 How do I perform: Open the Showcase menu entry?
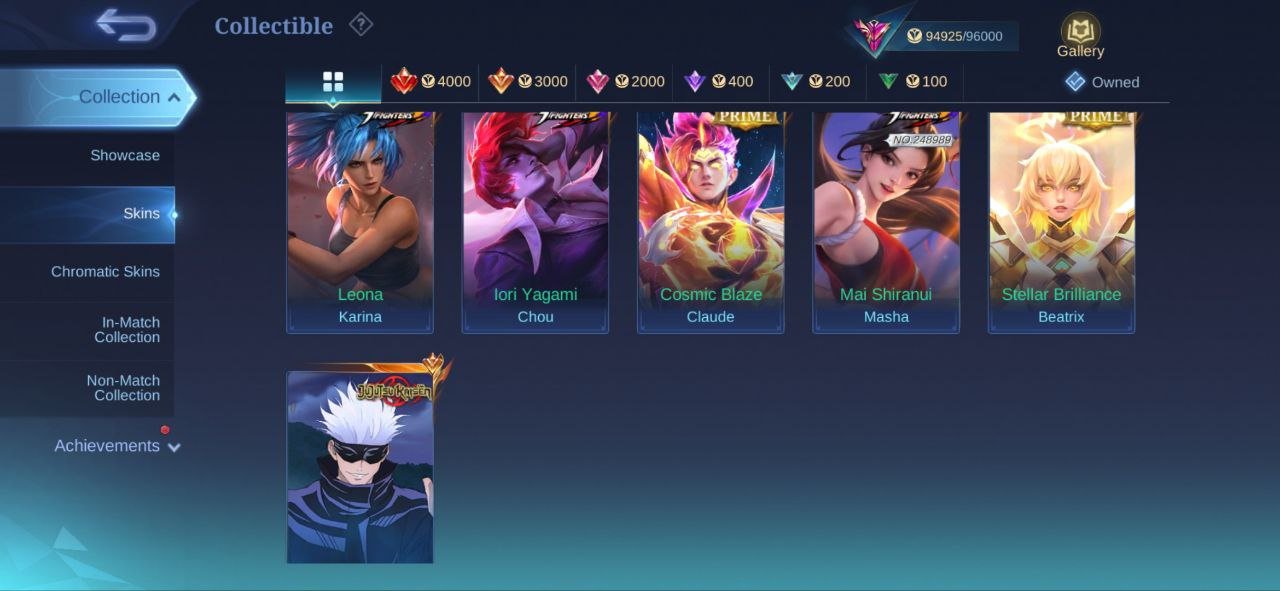125,155
